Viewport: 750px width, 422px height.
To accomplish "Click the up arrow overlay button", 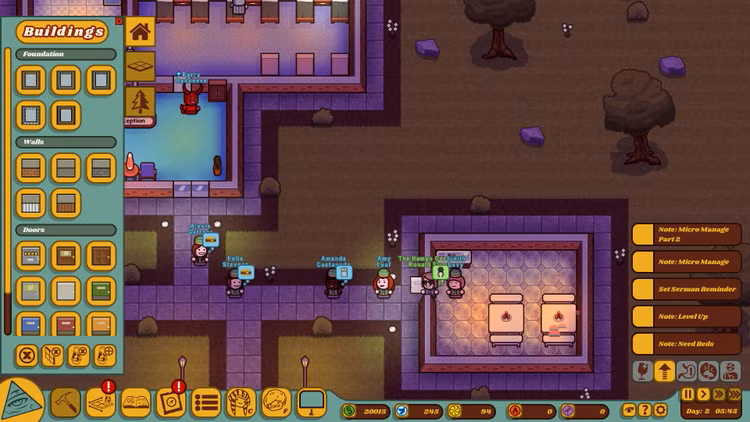I will (x=664, y=371).
